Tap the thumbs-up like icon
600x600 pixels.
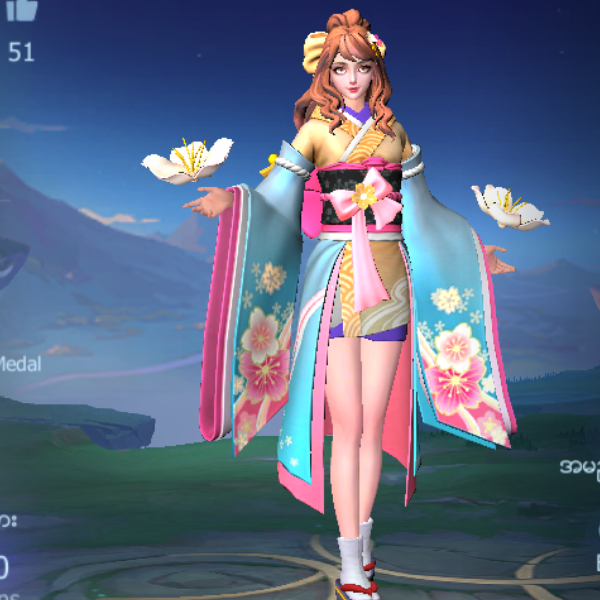(x=21, y=9)
